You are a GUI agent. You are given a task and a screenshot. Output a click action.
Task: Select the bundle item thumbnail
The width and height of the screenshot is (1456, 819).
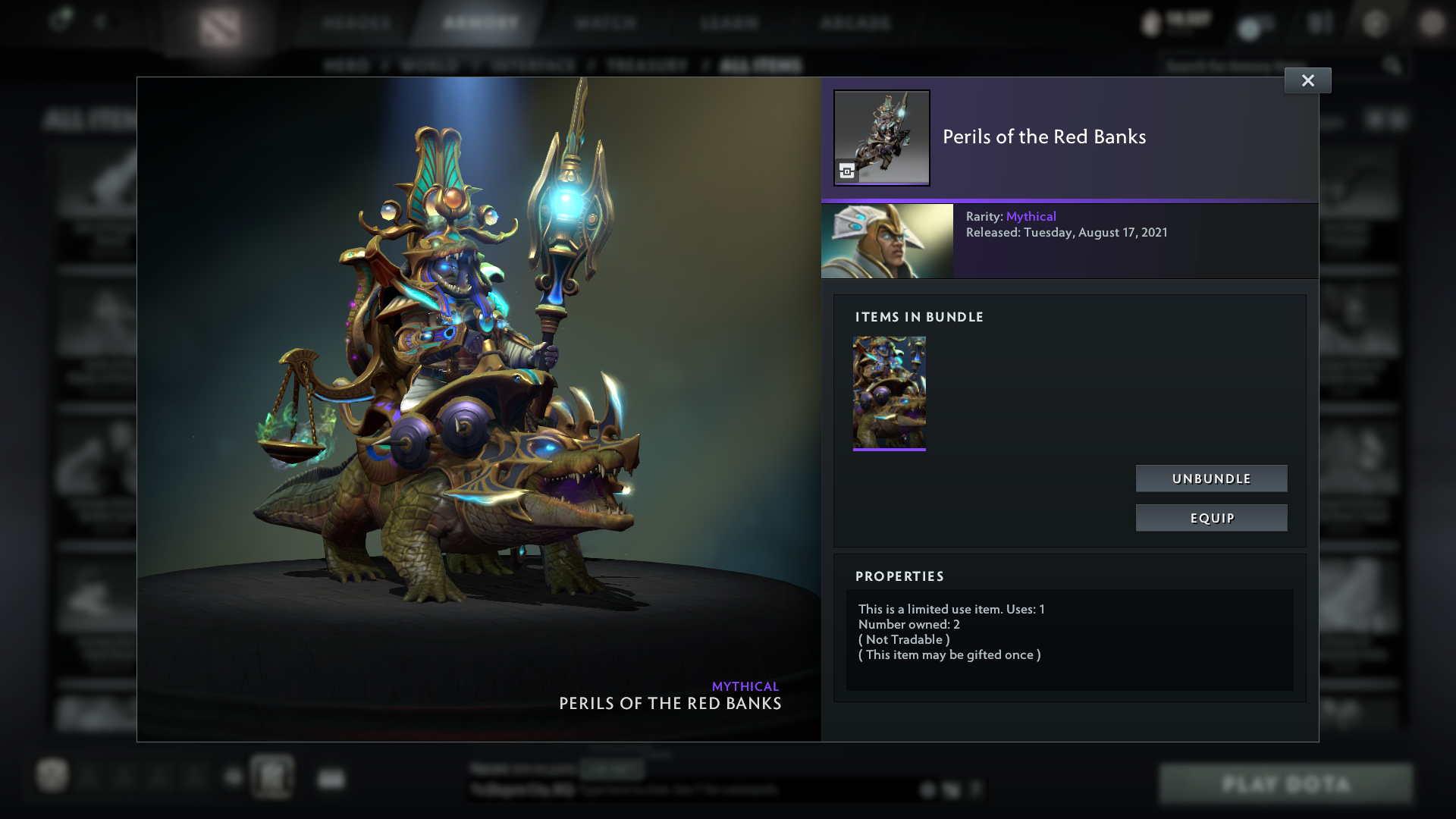click(x=889, y=393)
